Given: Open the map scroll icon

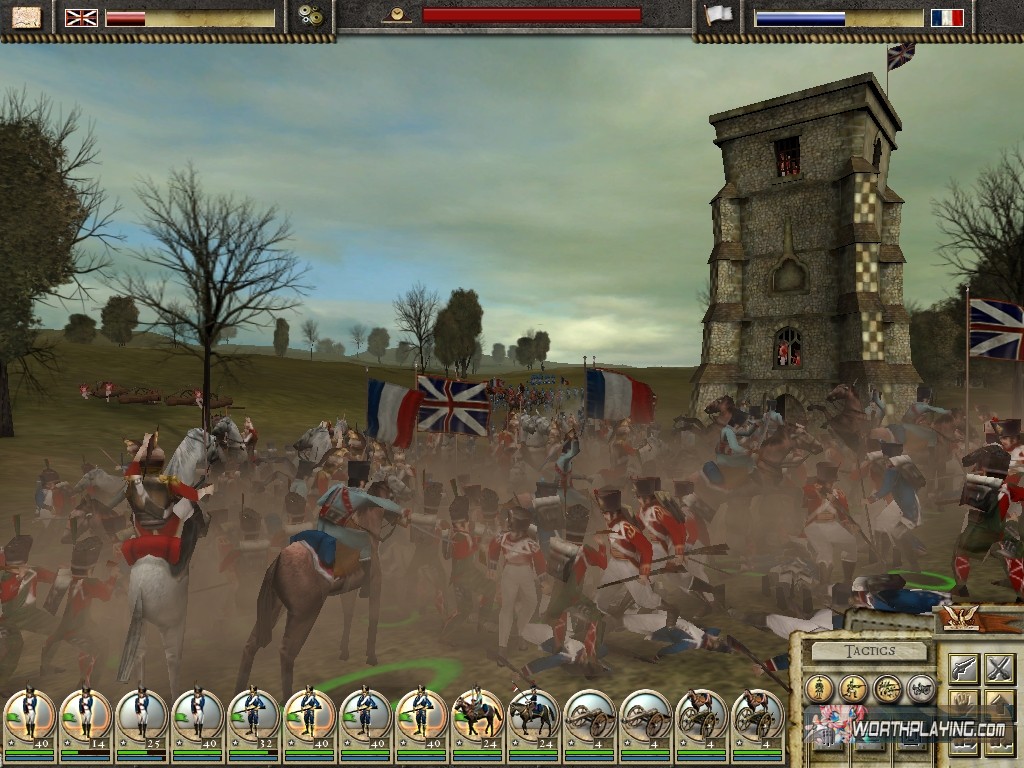Looking at the screenshot, I should click(x=26, y=17).
